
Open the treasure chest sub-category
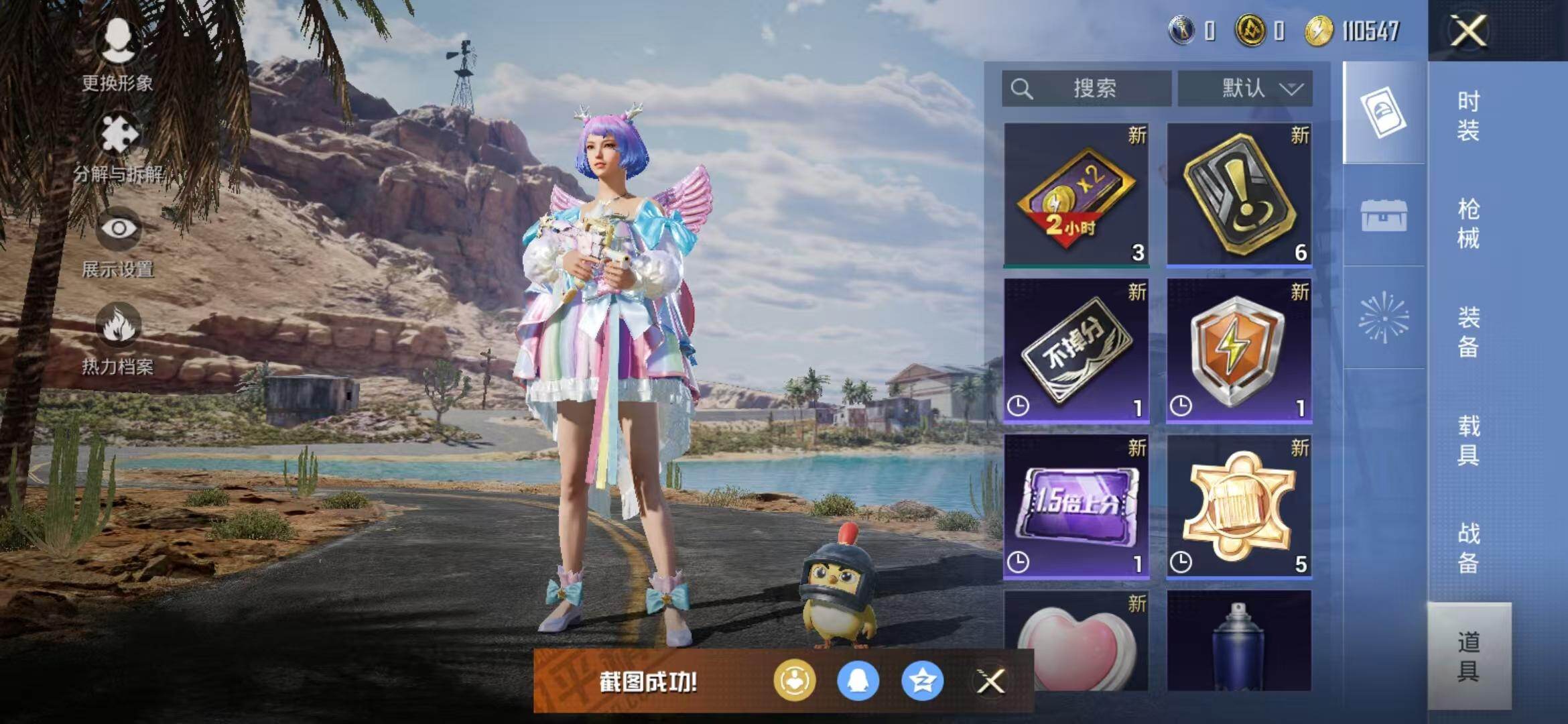1384,216
